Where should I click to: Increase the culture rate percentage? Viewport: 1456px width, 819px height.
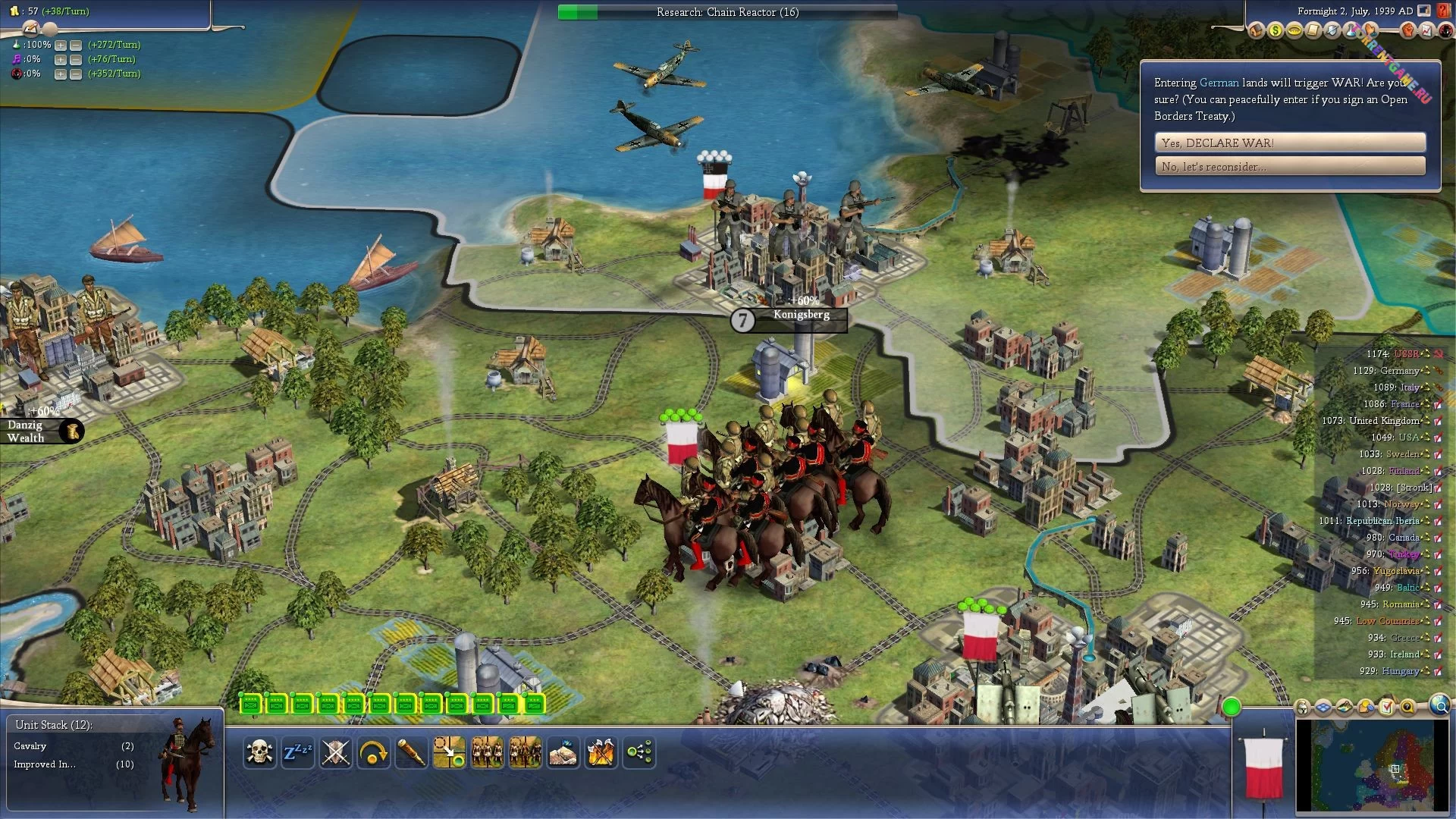pyautogui.click(x=61, y=59)
